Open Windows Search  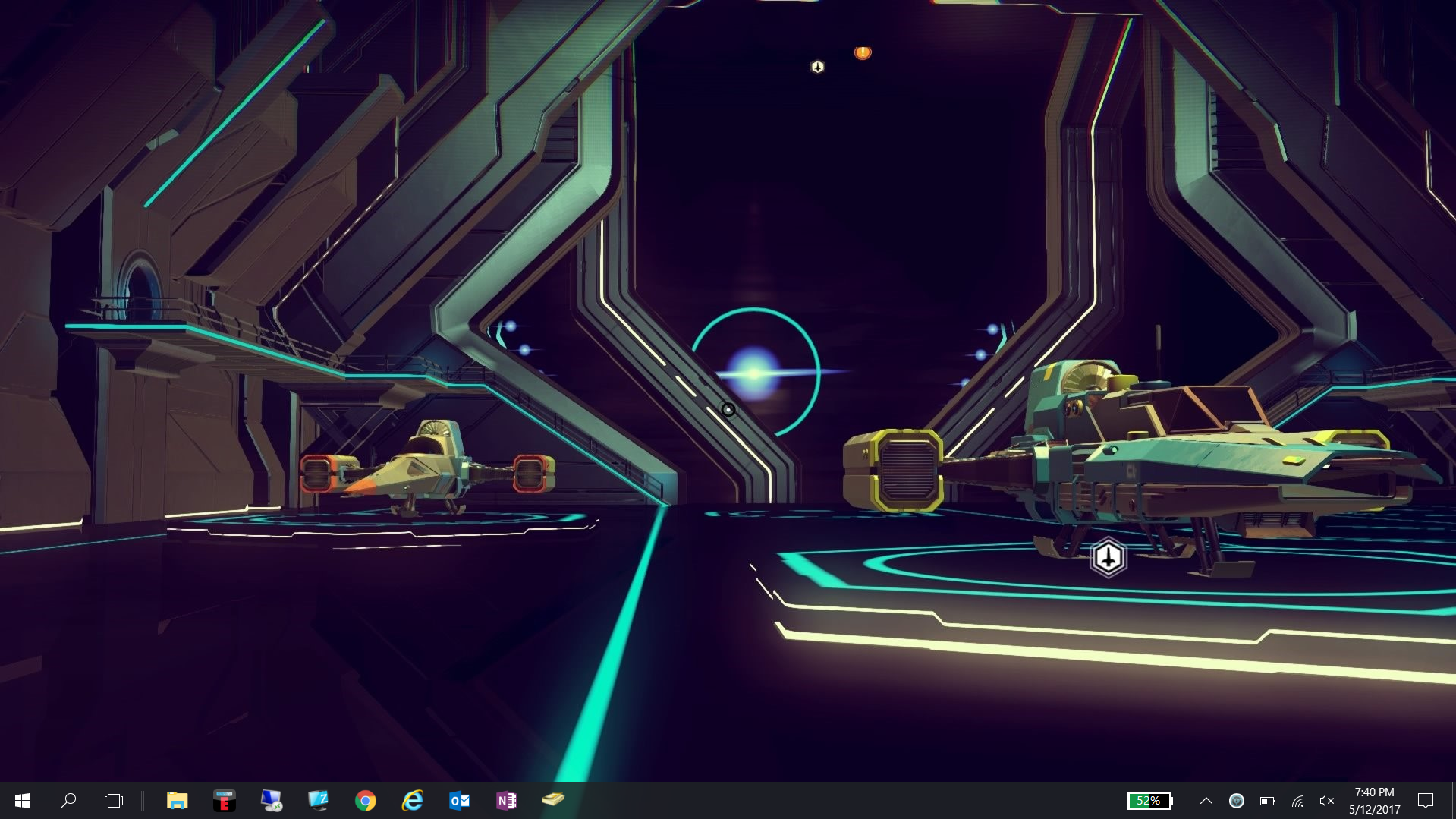69,800
